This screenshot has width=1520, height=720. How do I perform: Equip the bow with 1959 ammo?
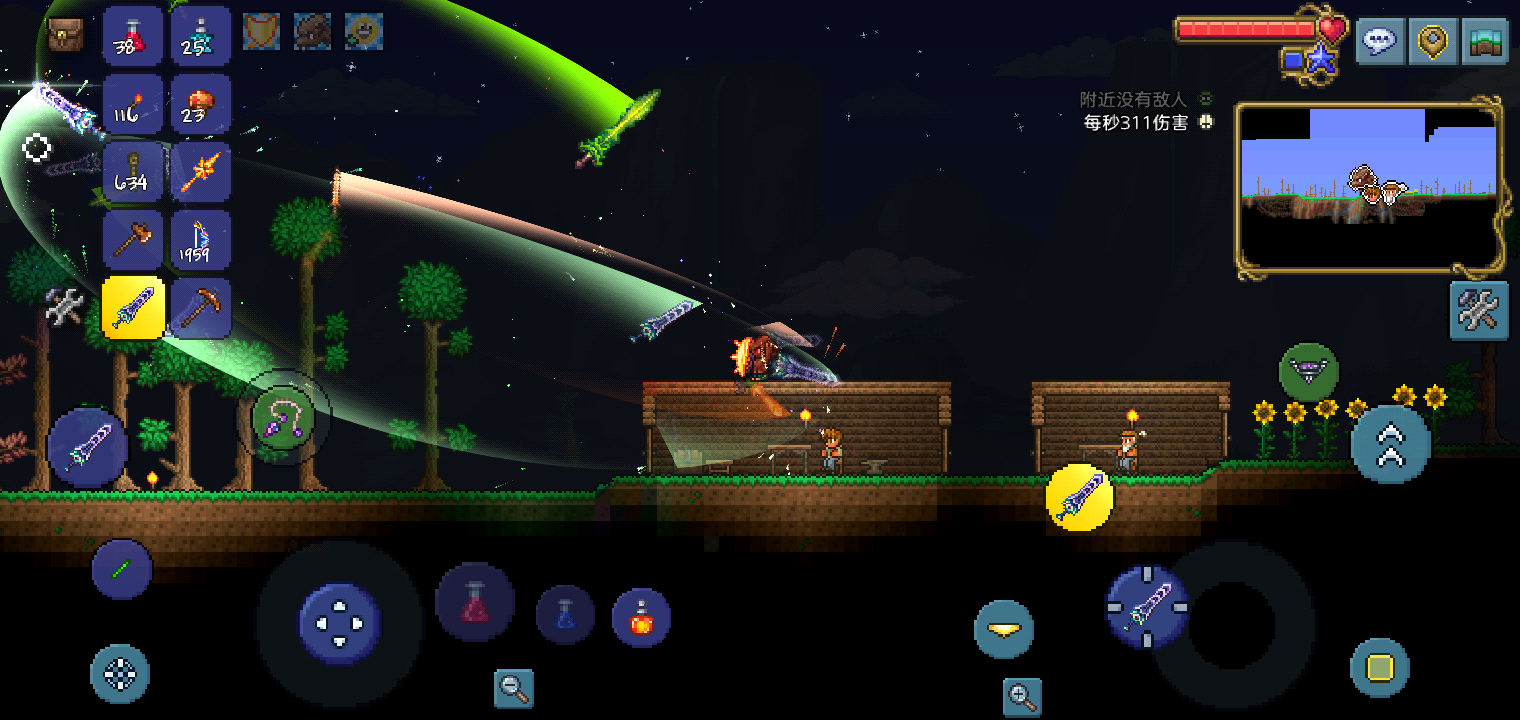click(x=200, y=240)
